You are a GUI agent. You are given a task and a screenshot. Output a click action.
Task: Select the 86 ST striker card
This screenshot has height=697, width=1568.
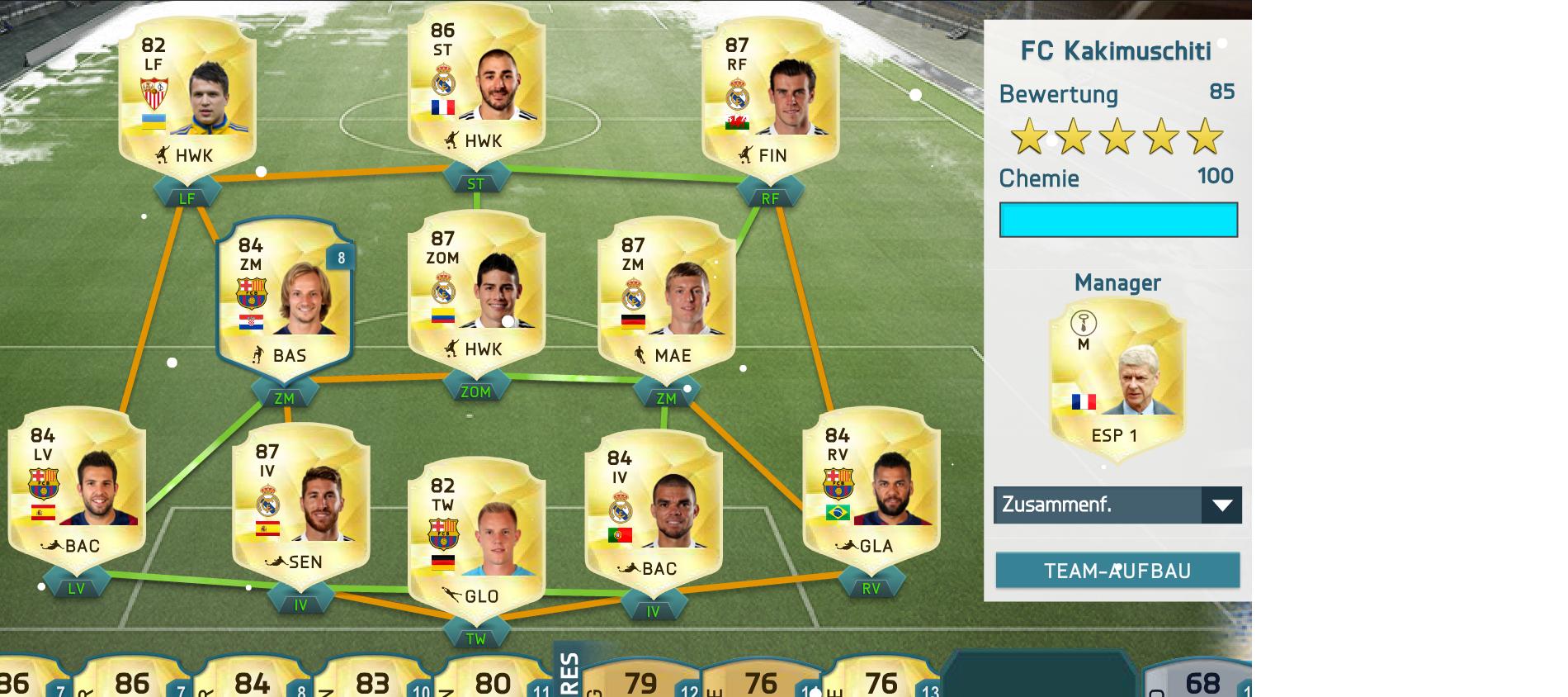[476, 87]
